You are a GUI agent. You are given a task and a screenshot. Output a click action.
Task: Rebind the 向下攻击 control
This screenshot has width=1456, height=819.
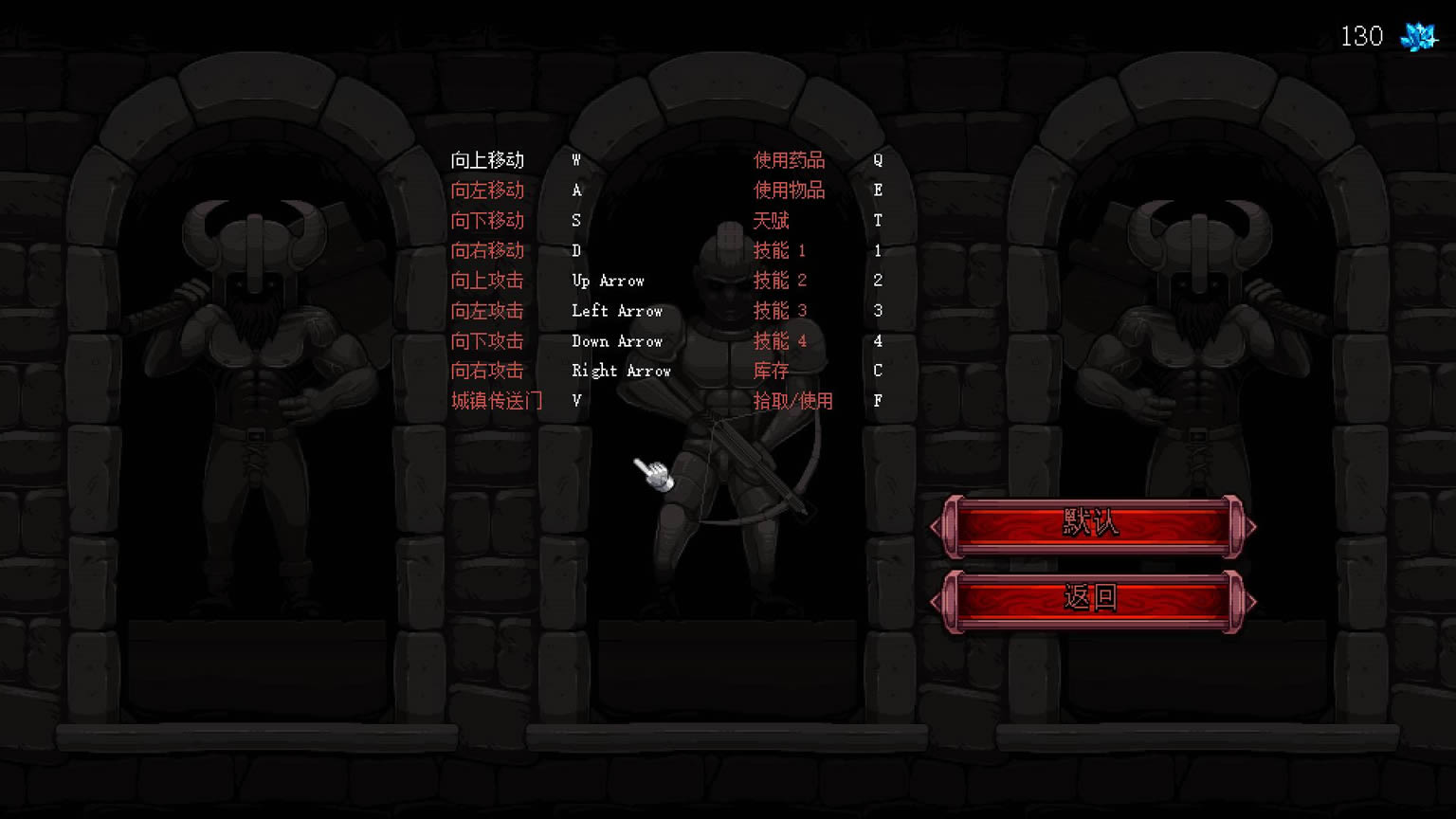[487, 341]
